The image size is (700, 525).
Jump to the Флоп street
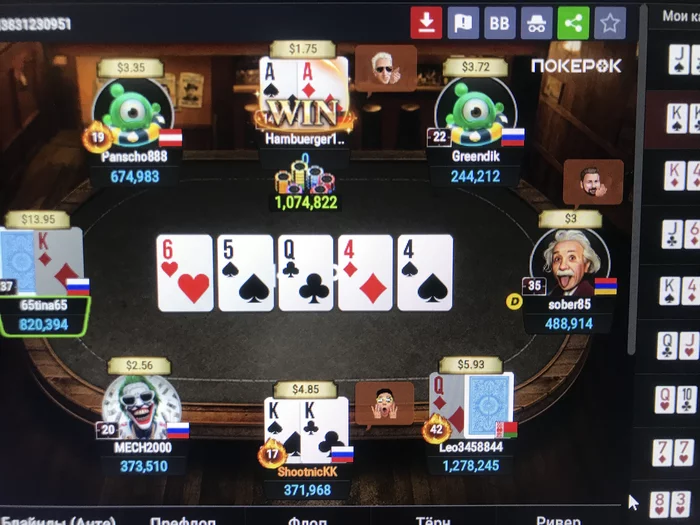306,519
